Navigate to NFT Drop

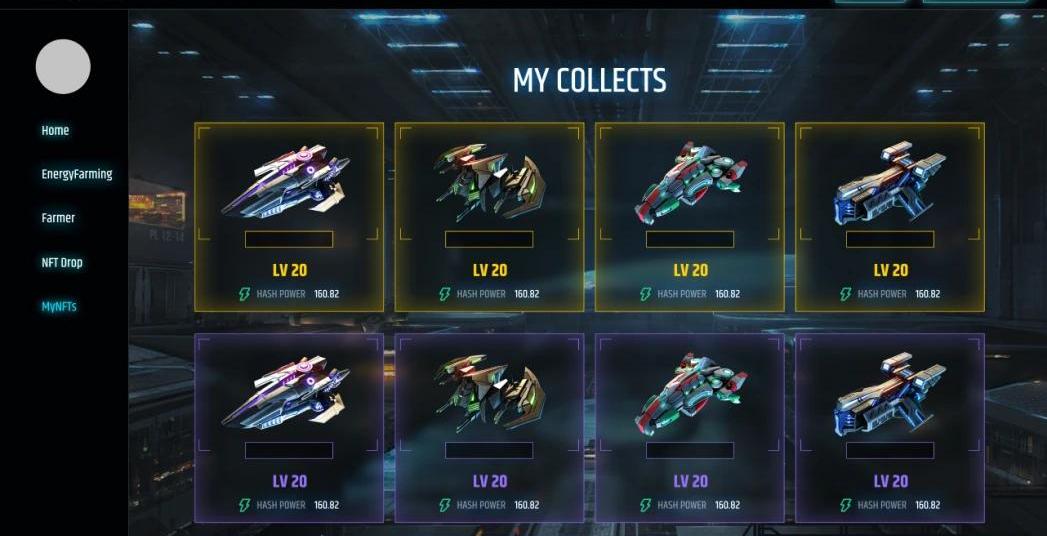pos(62,263)
